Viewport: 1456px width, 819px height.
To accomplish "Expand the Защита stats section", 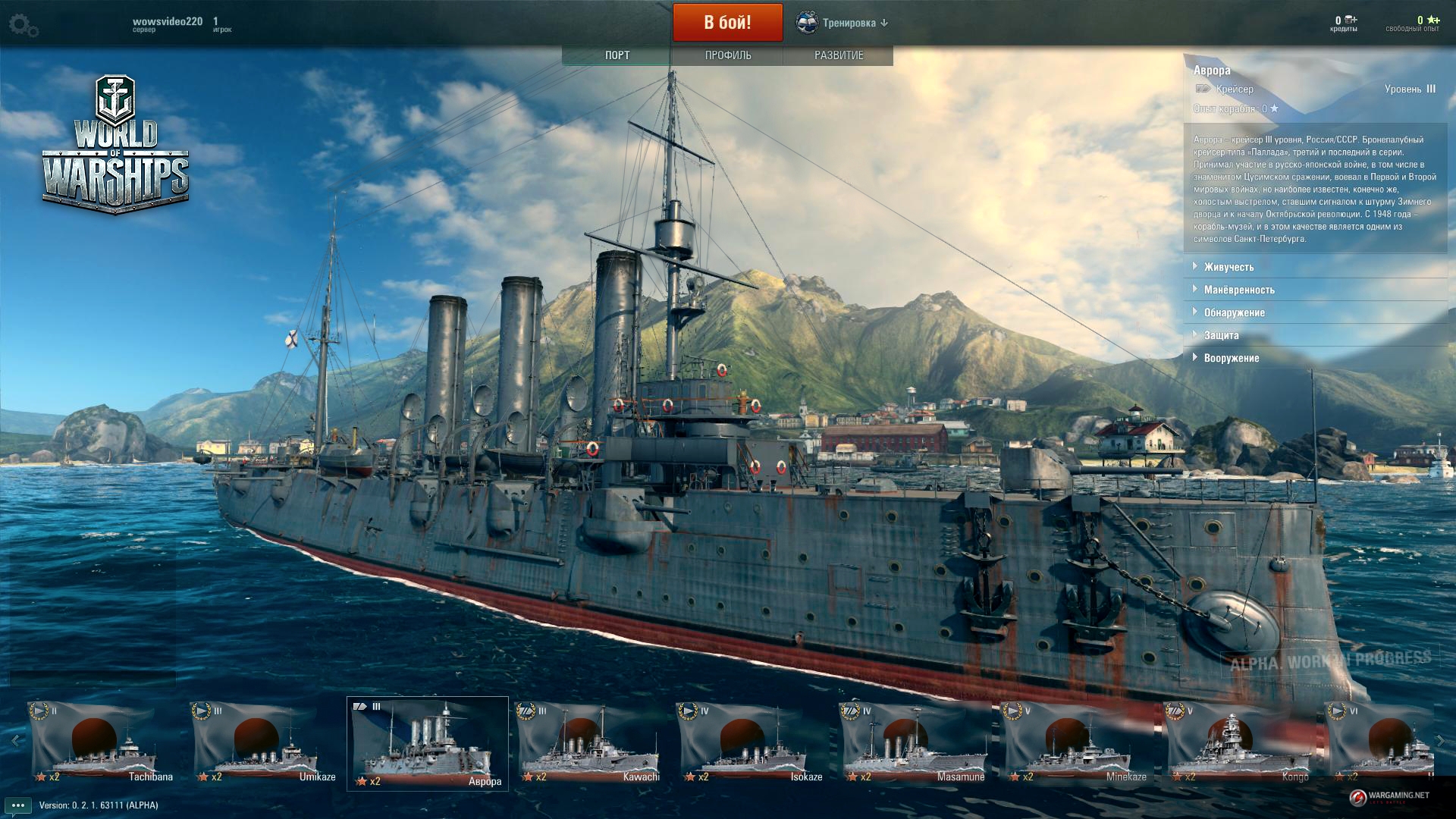I will click(x=1221, y=335).
